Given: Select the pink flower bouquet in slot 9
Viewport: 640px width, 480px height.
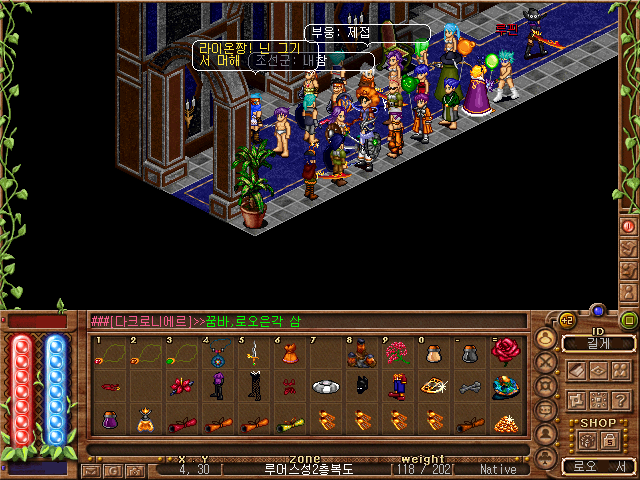Looking at the screenshot, I should click(x=398, y=353).
